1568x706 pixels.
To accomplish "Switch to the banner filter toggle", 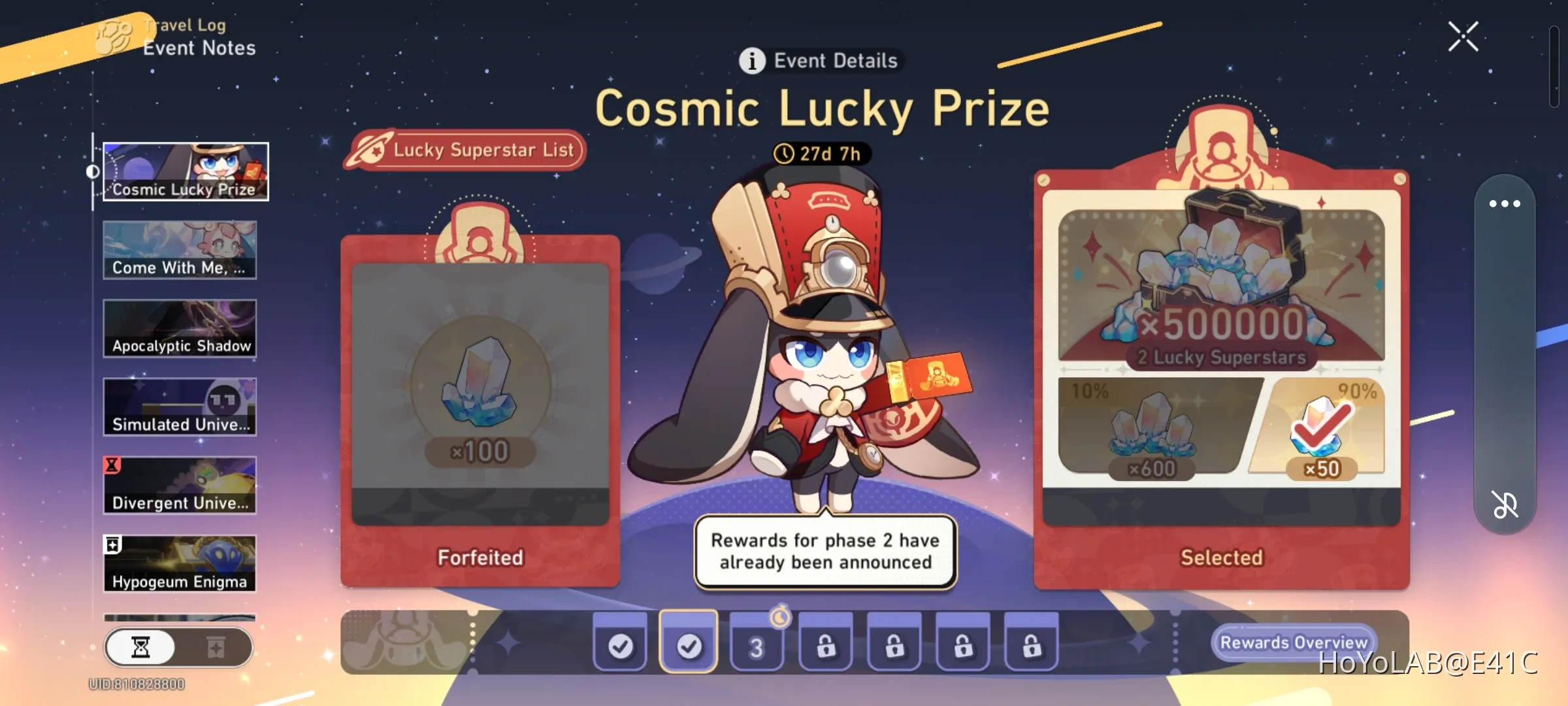I will [x=216, y=648].
